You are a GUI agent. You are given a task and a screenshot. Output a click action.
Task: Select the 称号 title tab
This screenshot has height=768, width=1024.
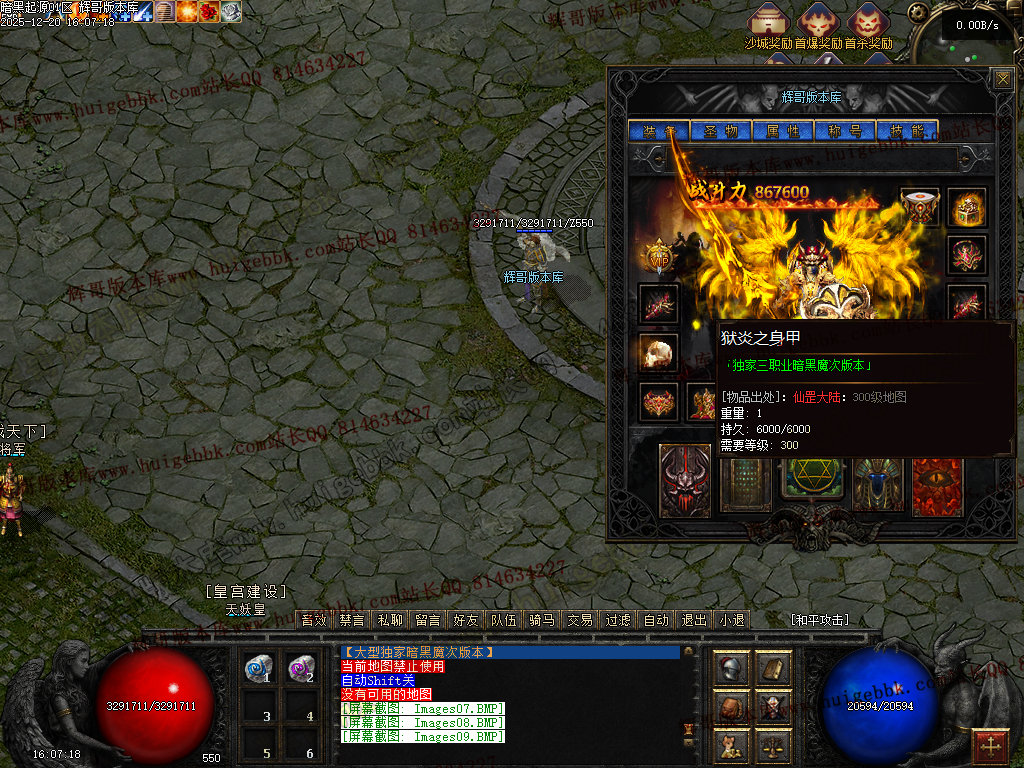845,131
